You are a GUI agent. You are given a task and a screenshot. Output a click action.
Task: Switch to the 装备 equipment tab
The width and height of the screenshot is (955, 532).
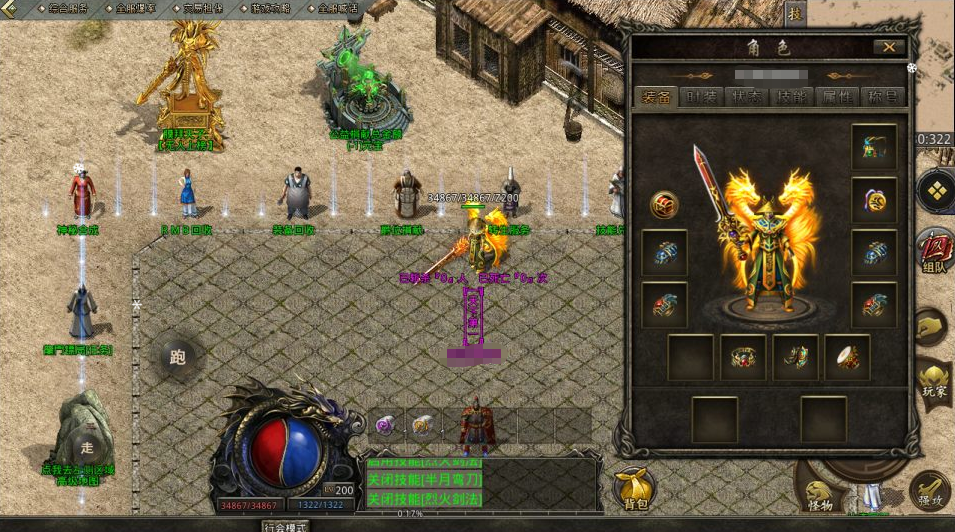[x=657, y=97]
